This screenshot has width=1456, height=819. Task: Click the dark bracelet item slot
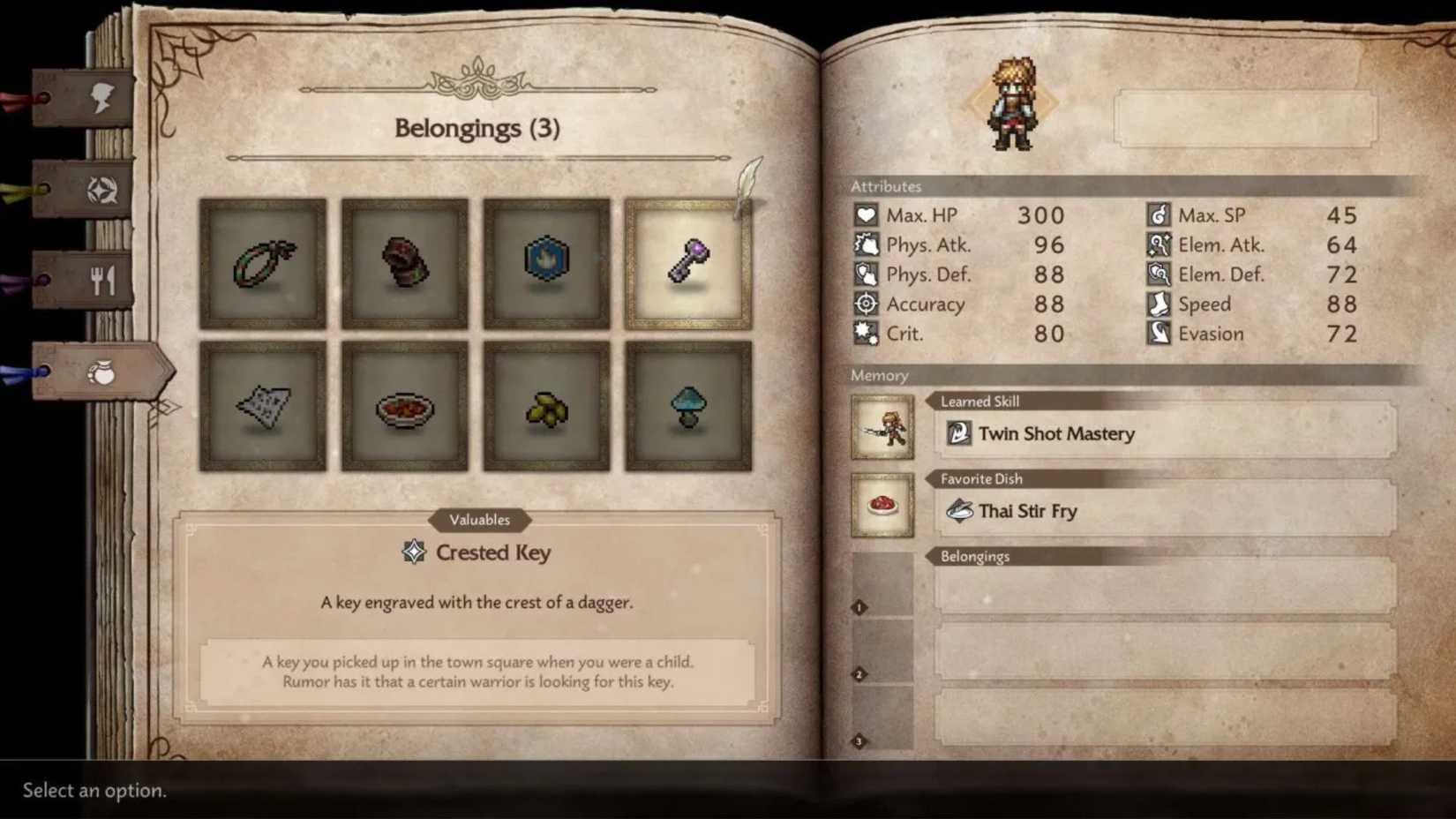tap(404, 260)
